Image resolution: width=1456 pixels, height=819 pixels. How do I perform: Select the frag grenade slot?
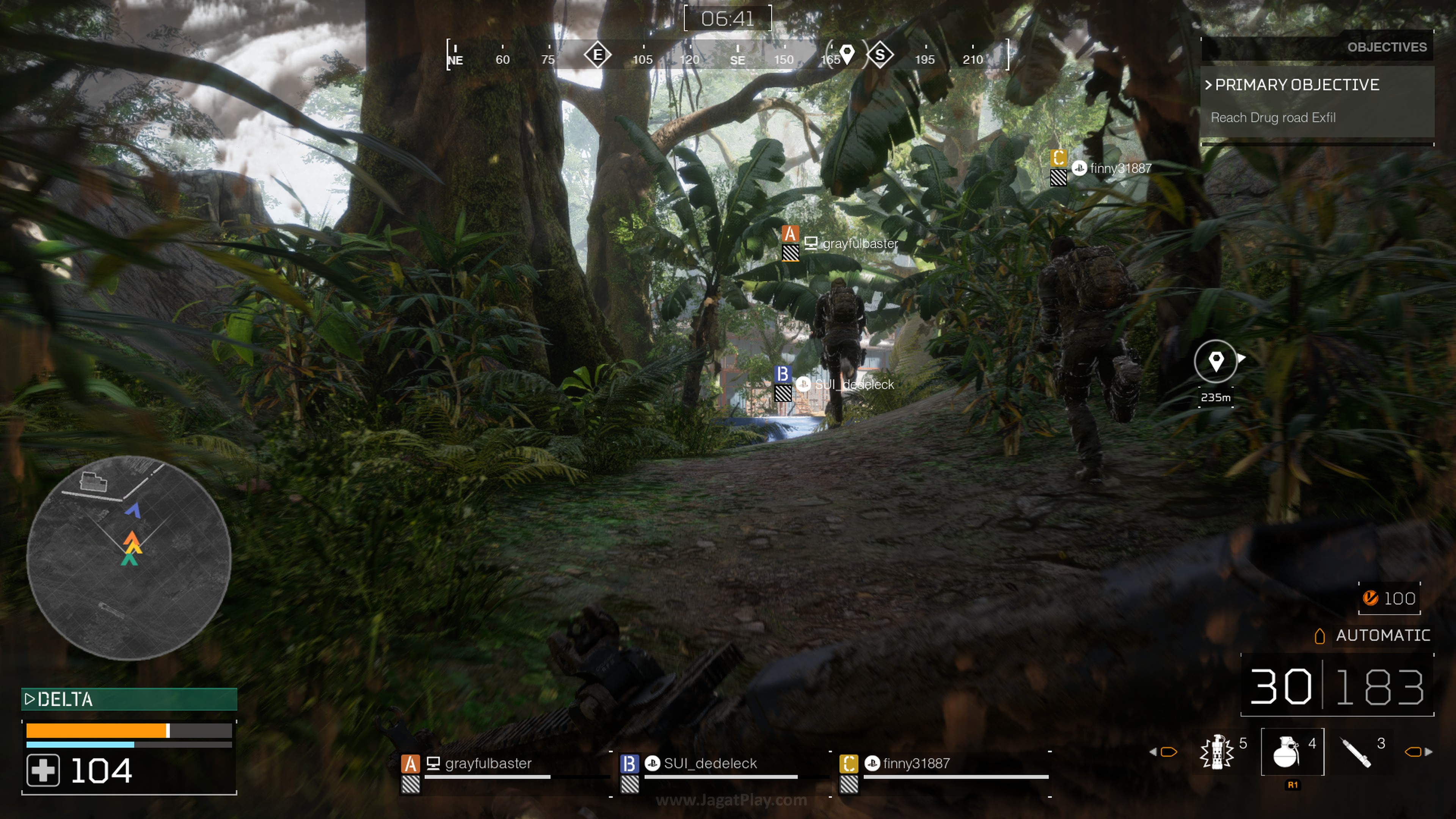(x=1291, y=752)
